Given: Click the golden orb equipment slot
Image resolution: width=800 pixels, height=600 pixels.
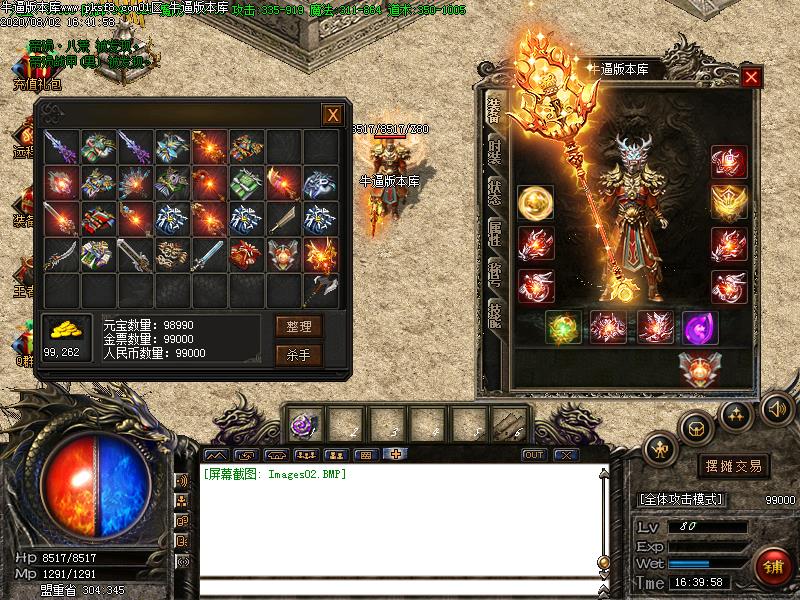Looking at the screenshot, I should coord(535,203).
